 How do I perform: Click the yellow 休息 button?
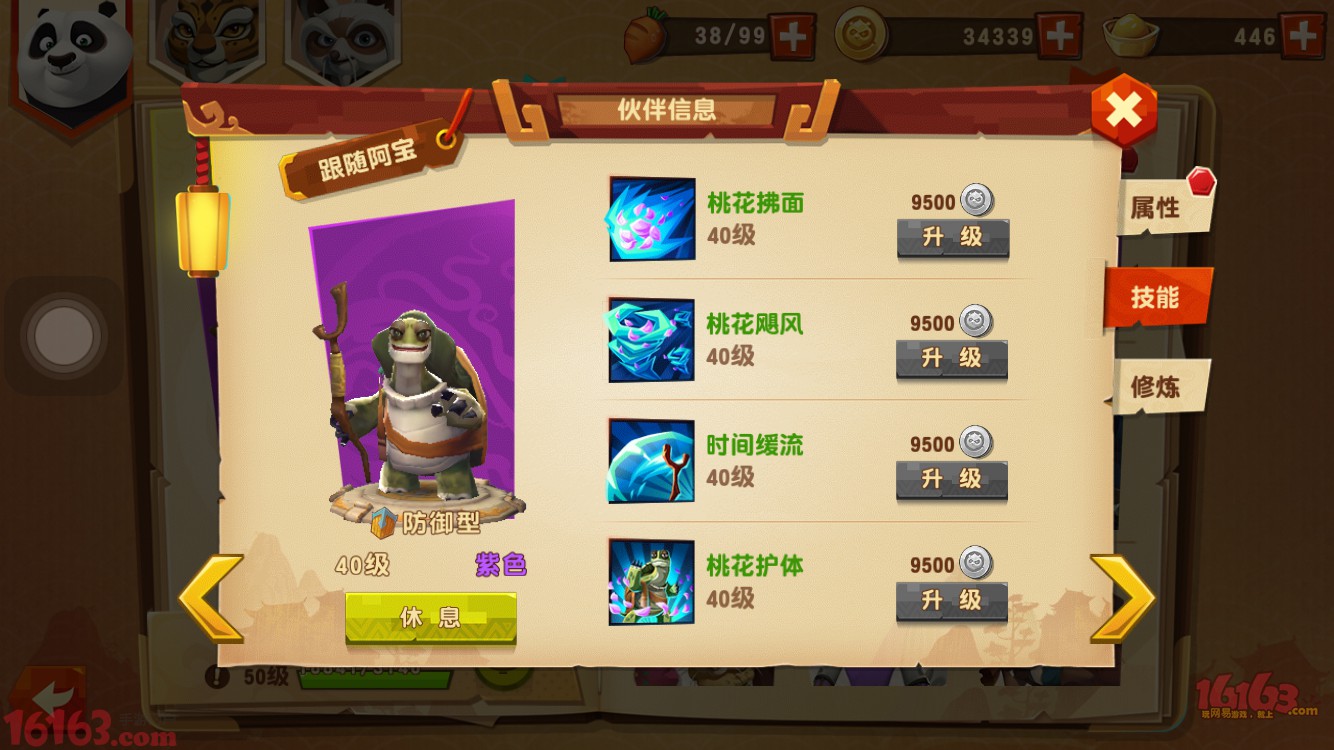[432, 617]
